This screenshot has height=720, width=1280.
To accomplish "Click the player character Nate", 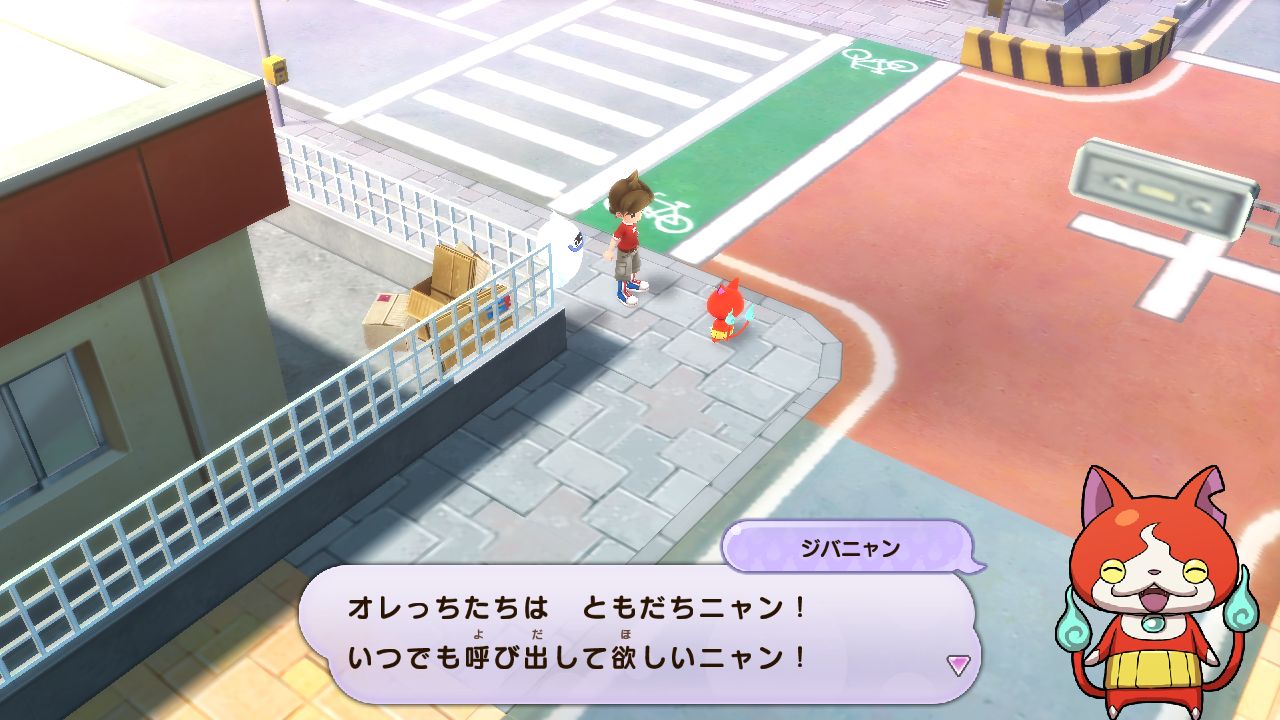I will (627, 240).
